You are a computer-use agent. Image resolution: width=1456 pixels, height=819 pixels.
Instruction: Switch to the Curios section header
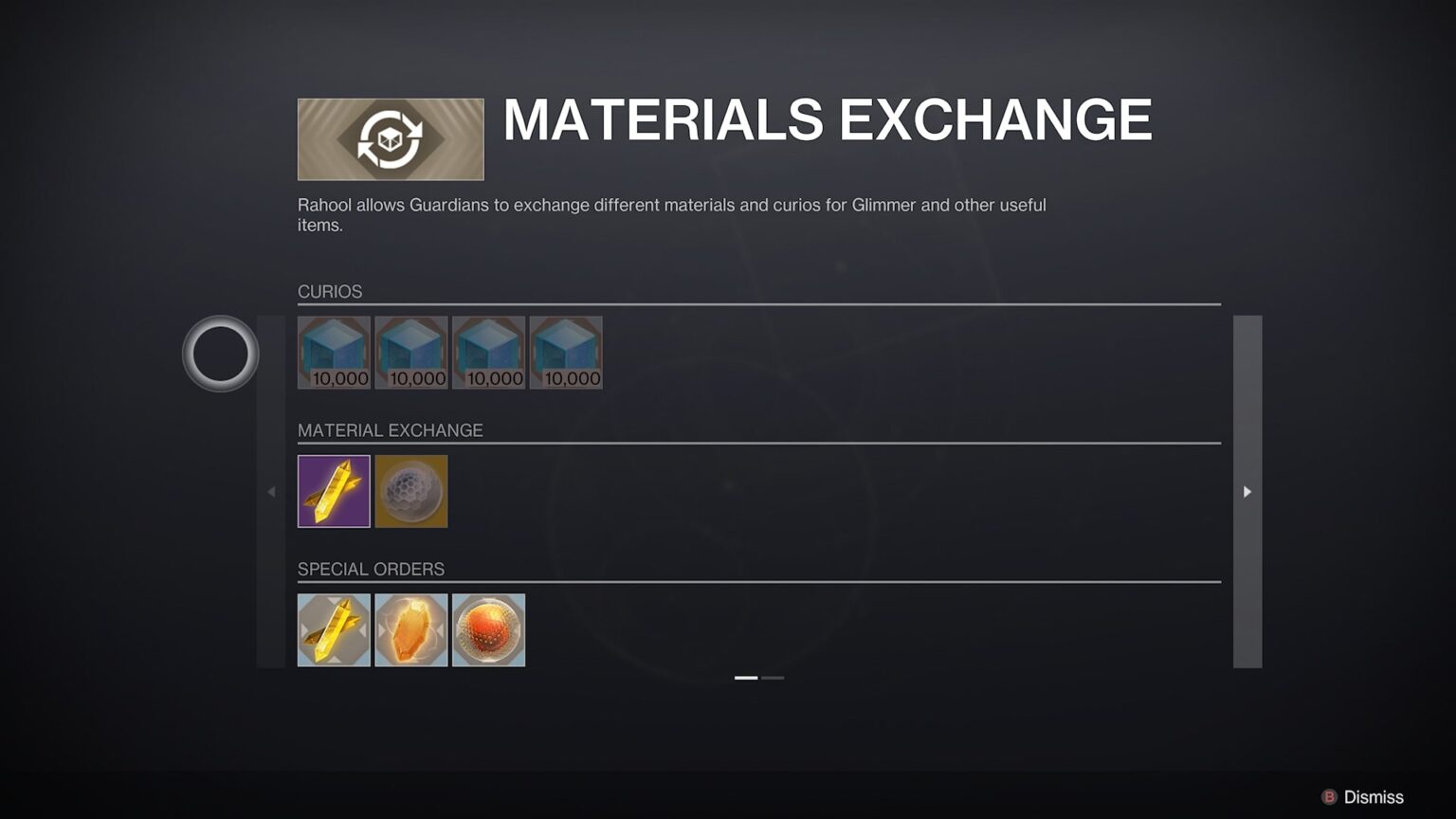click(330, 292)
